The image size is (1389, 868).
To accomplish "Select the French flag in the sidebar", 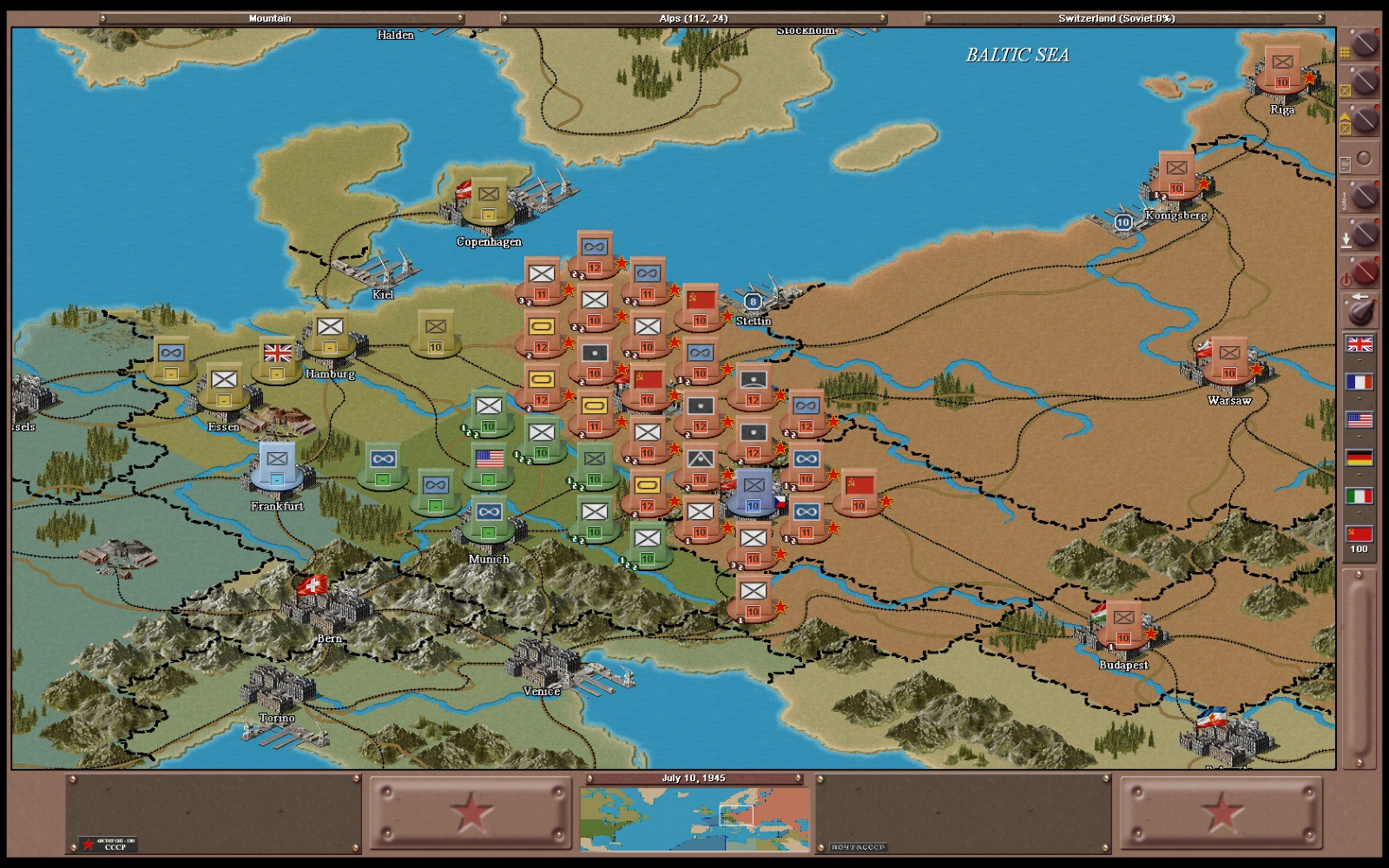I will point(1359,382).
